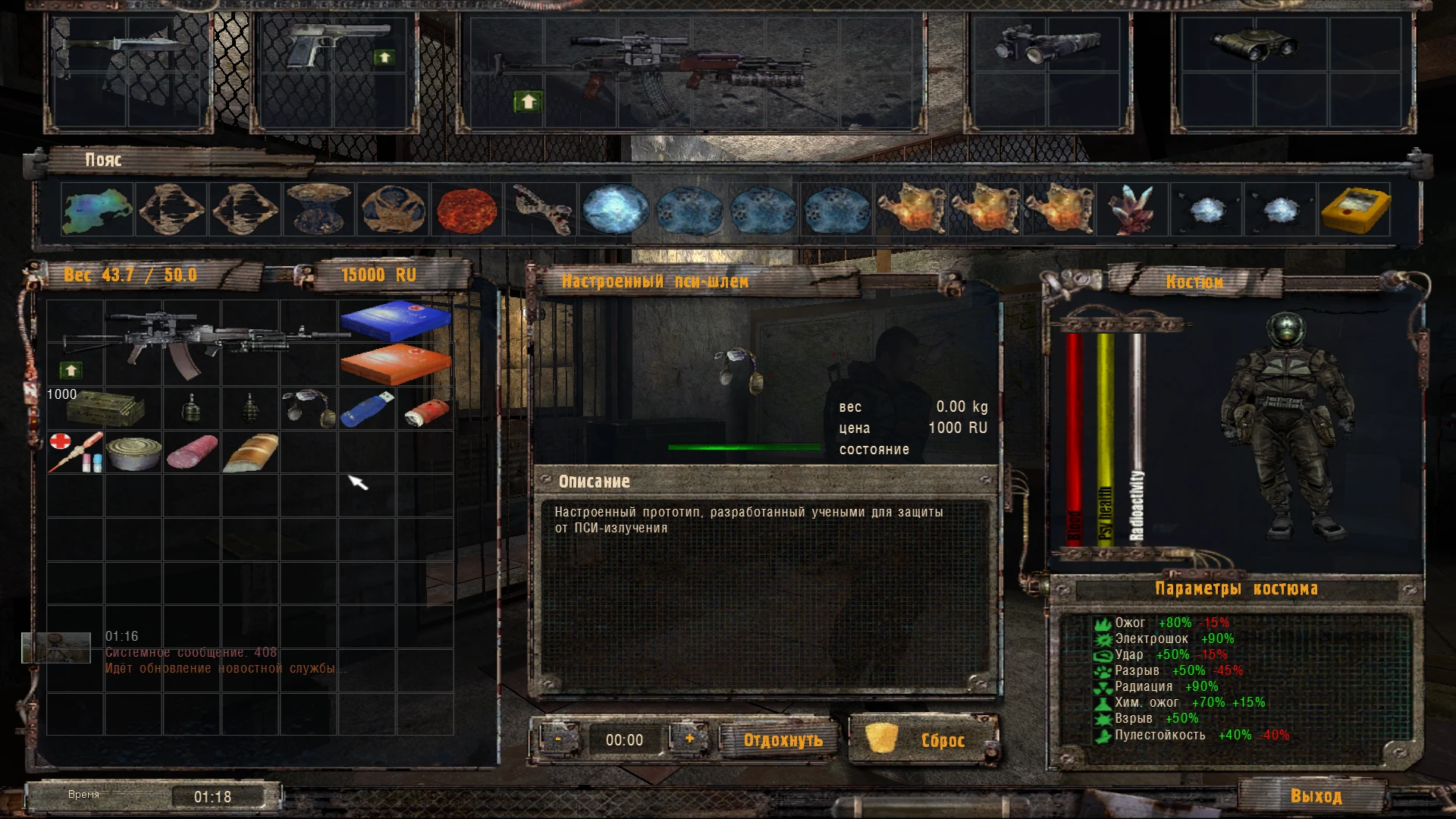Click the Отдохнуть rest button
Viewport: 1456px width, 819px height.
tap(779, 739)
